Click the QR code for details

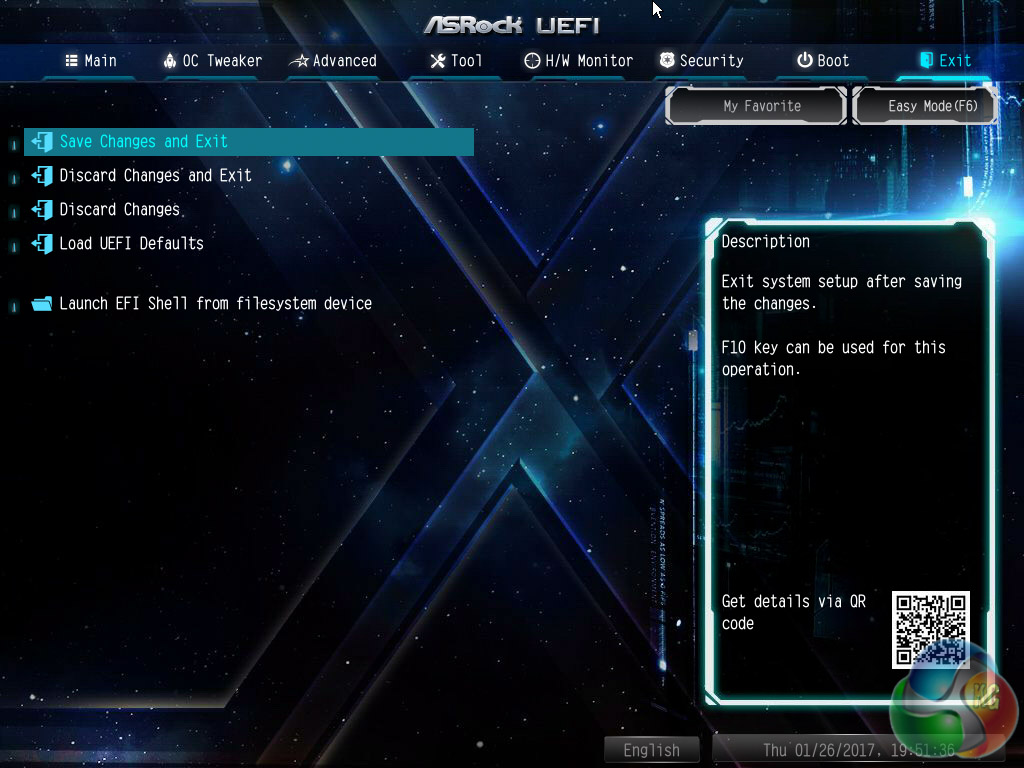pos(930,628)
